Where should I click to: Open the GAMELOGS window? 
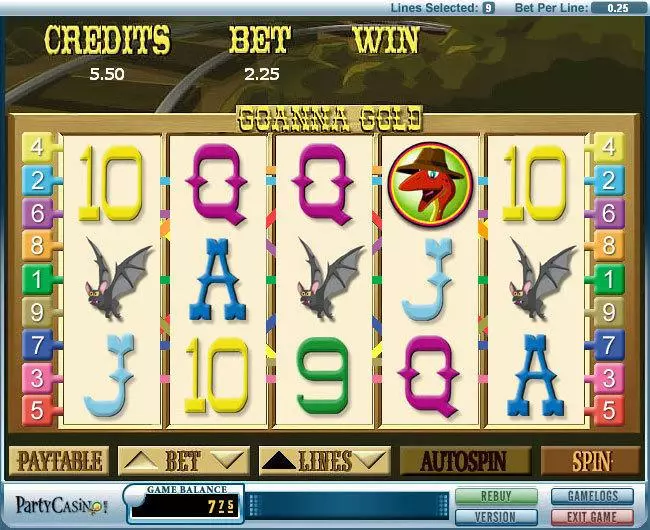(591, 496)
